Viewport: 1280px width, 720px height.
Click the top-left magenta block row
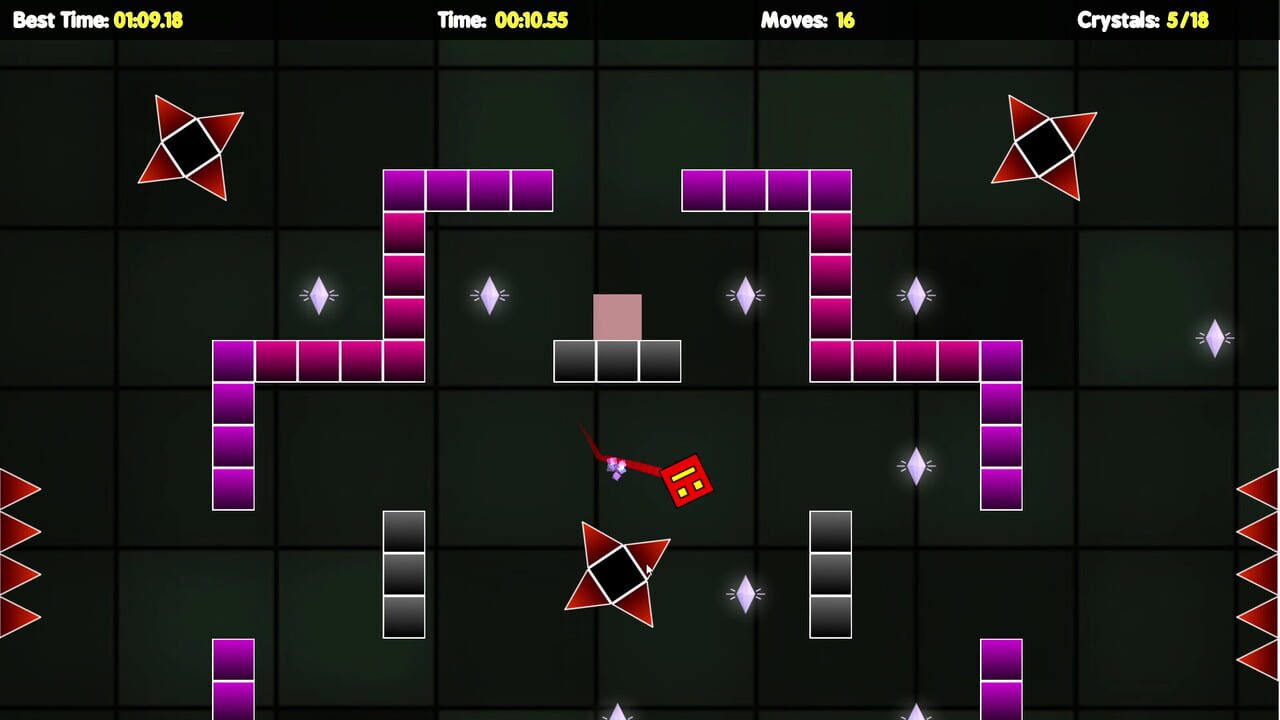pyautogui.click(x=467, y=190)
